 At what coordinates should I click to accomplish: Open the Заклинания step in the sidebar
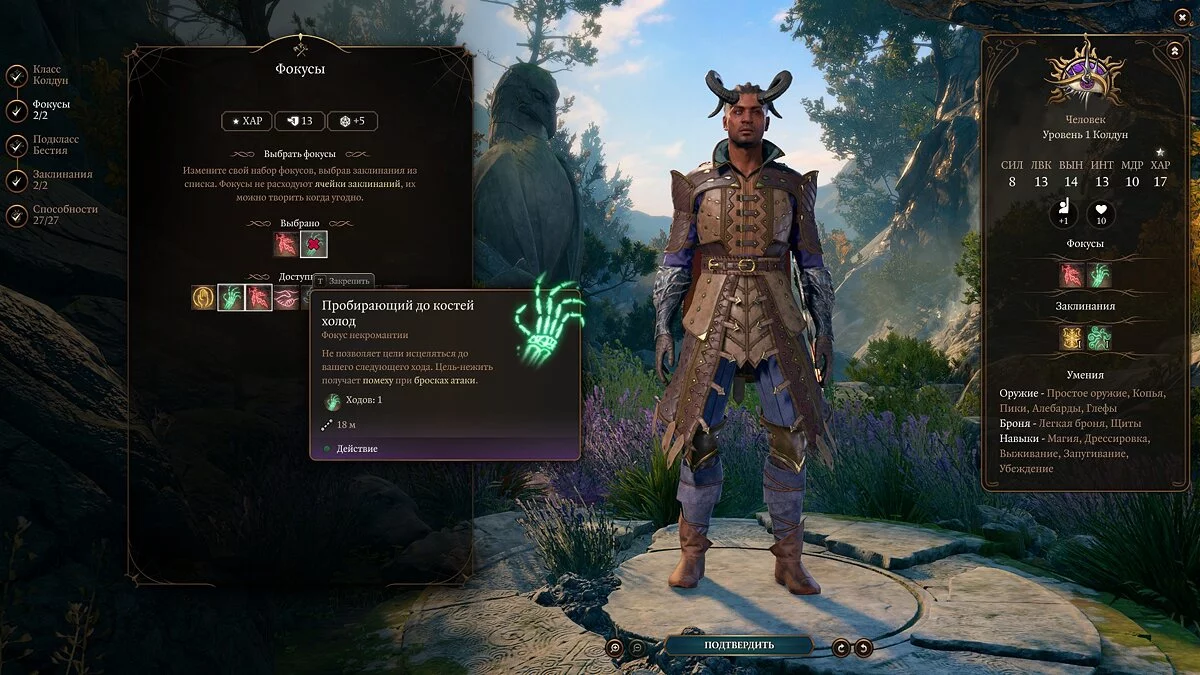[x=17, y=180]
